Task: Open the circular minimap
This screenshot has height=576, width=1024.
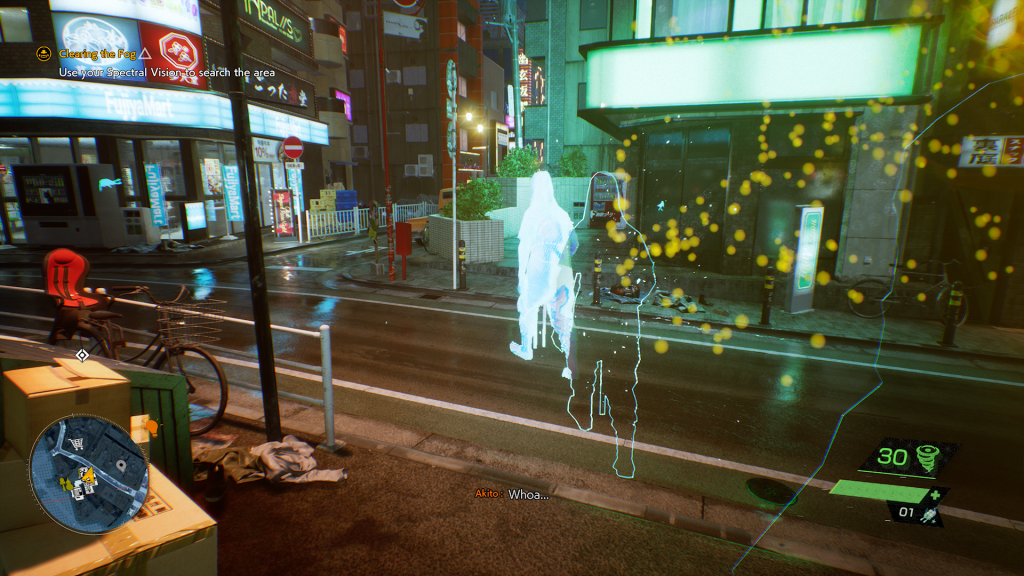Action: tap(88, 474)
